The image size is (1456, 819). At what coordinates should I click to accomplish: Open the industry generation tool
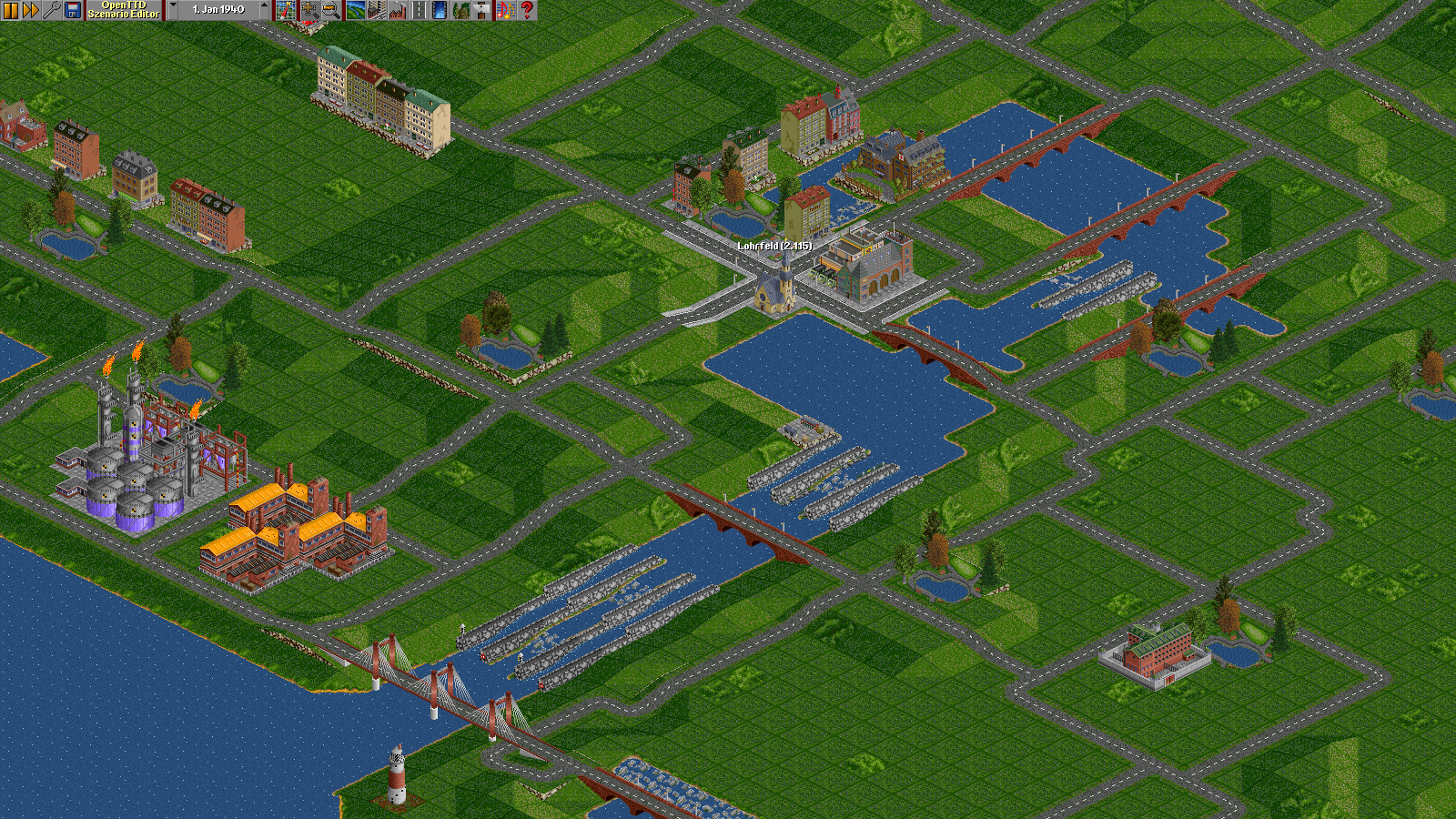coord(397,10)
